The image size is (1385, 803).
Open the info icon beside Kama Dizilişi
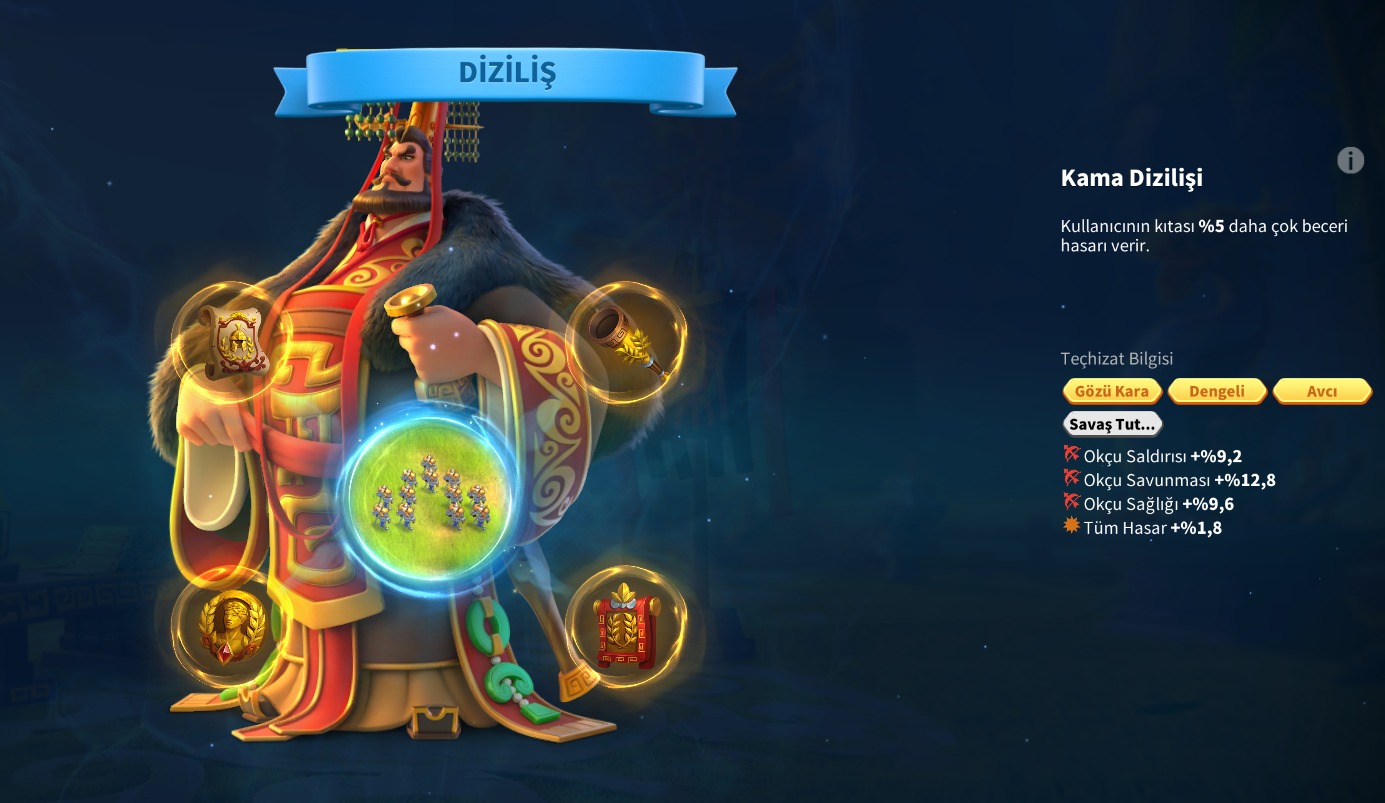pos(1350,160)
